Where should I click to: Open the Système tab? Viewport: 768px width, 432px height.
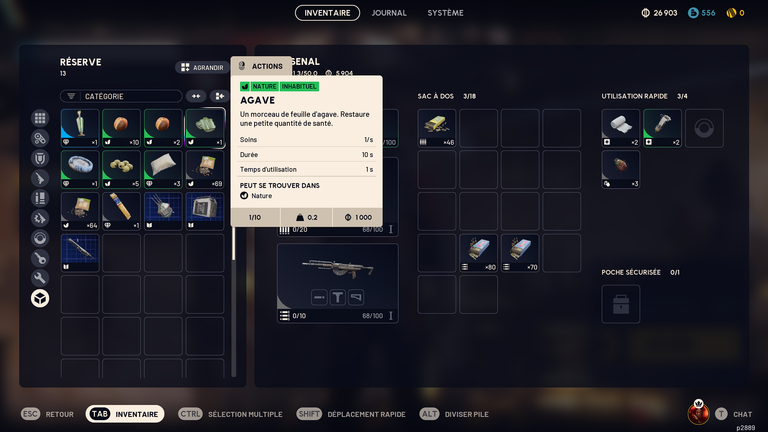445,13
